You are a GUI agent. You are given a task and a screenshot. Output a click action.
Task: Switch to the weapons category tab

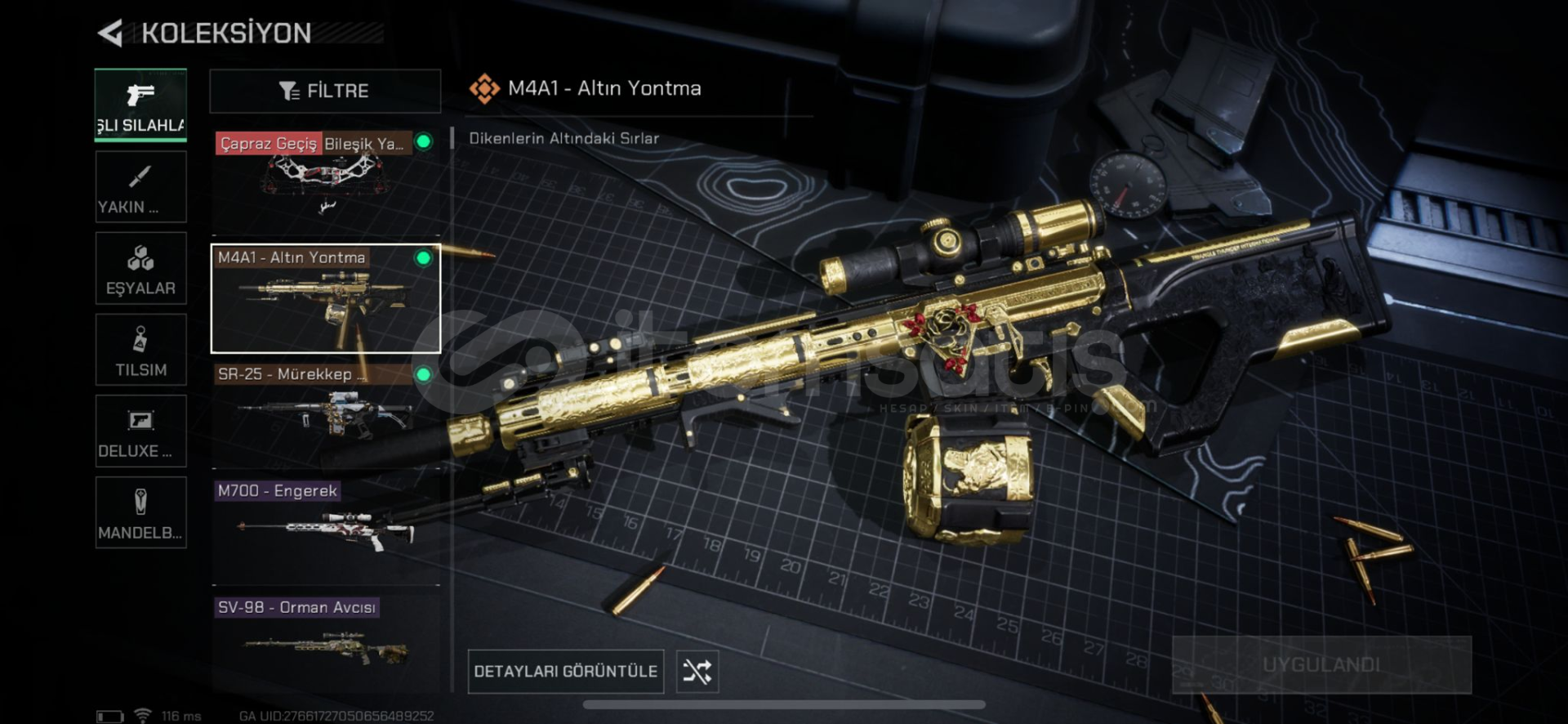[x=140, y=105]
